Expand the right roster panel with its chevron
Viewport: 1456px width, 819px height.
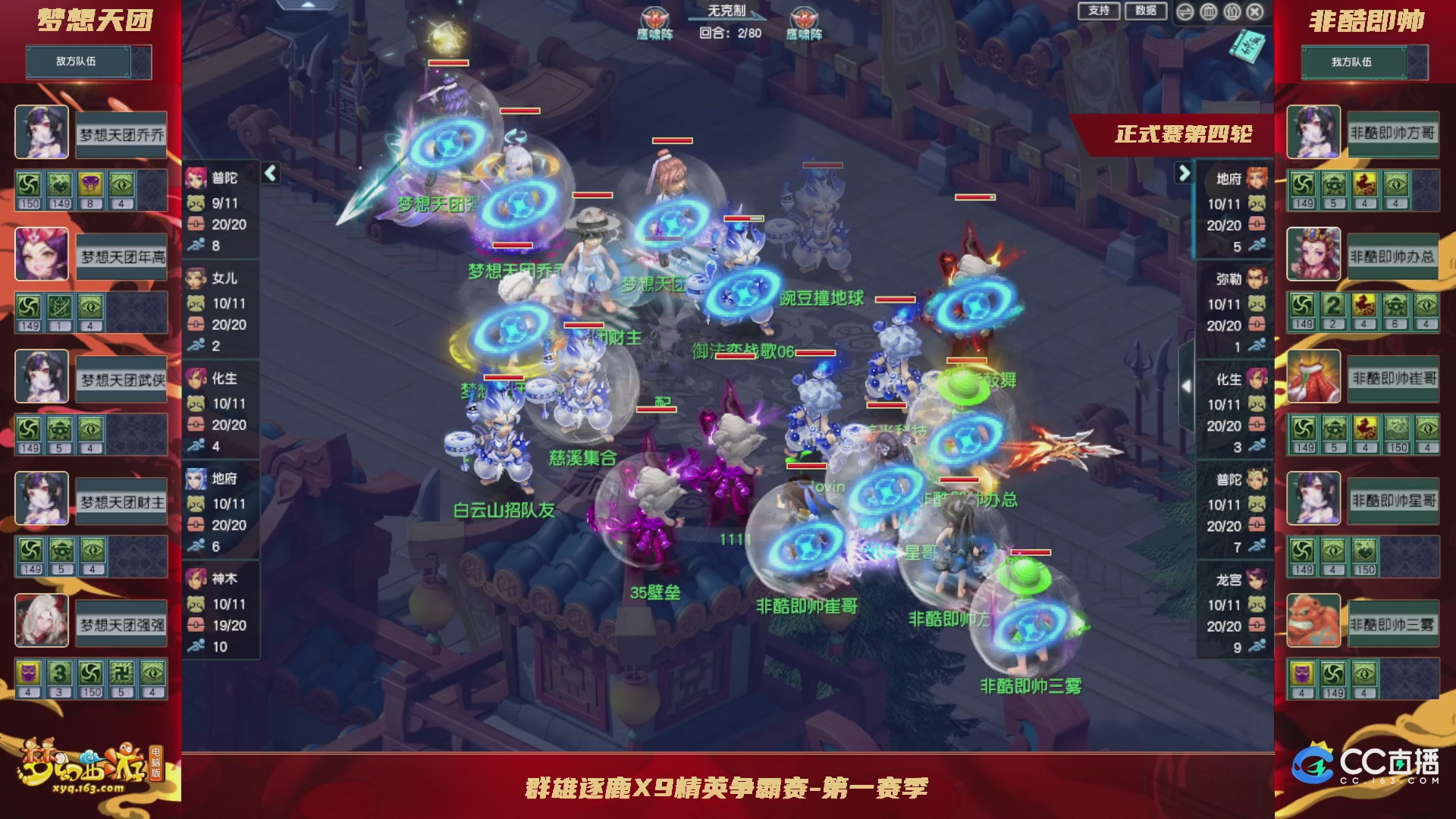[1185, 173]
